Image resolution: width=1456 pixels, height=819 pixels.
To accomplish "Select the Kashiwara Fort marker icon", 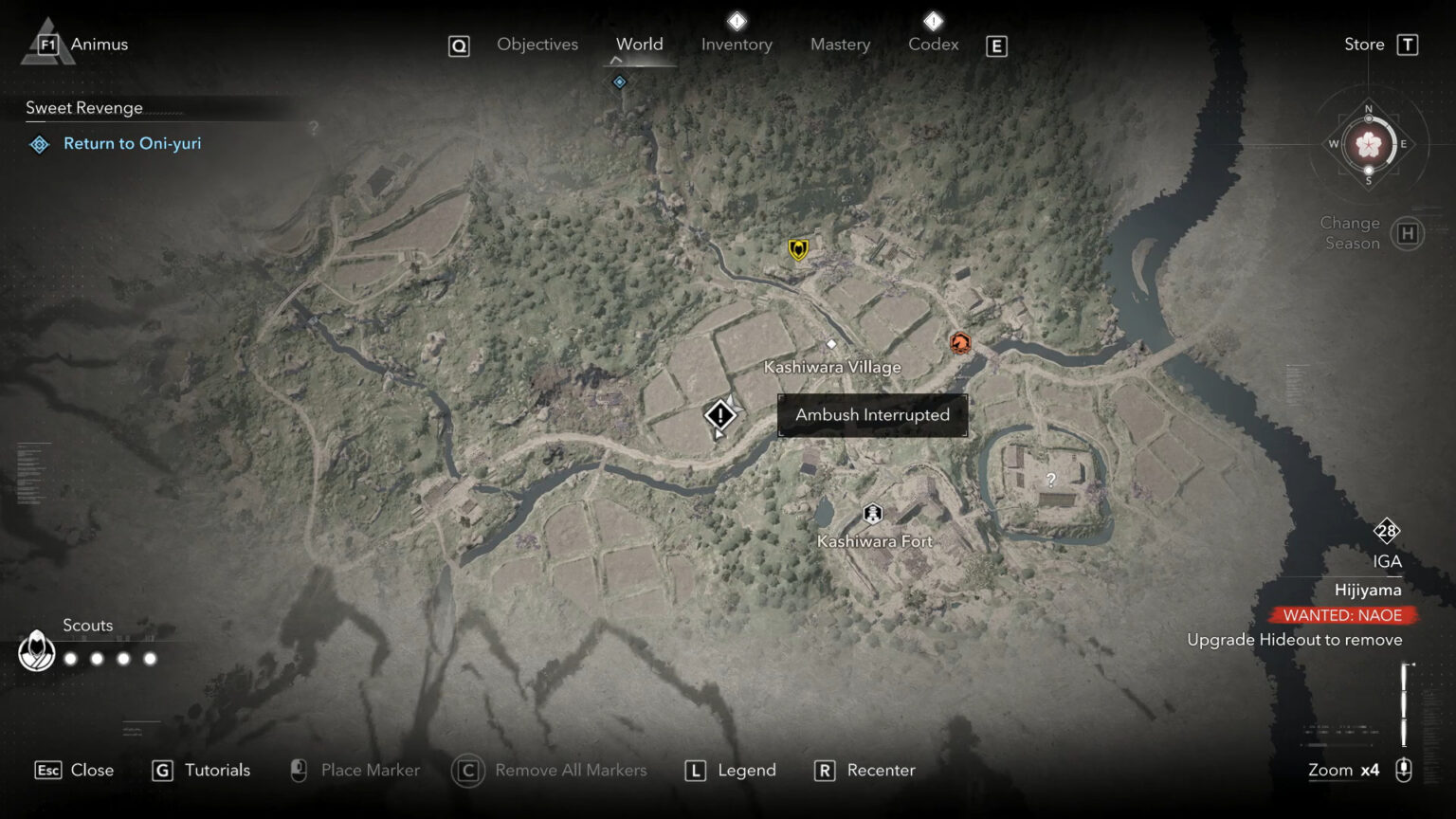I will pyautogui.click(x=872, y=514).
